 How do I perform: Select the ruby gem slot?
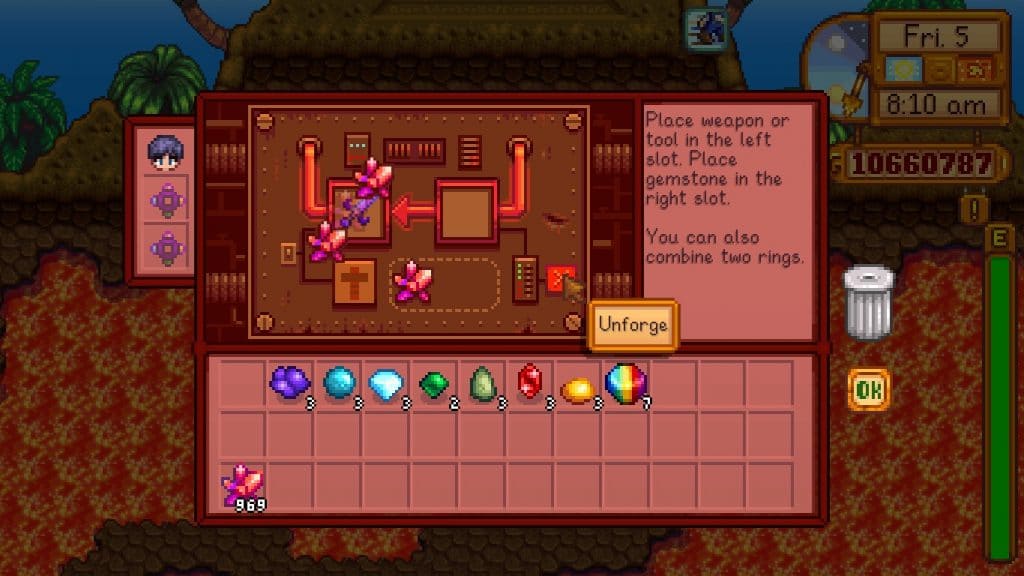[x=530, y=382]
